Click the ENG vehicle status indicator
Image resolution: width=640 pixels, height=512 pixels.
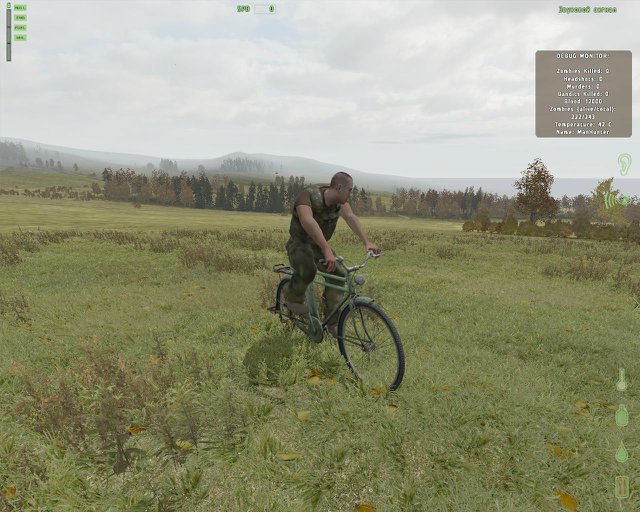[x=21, y=18]
